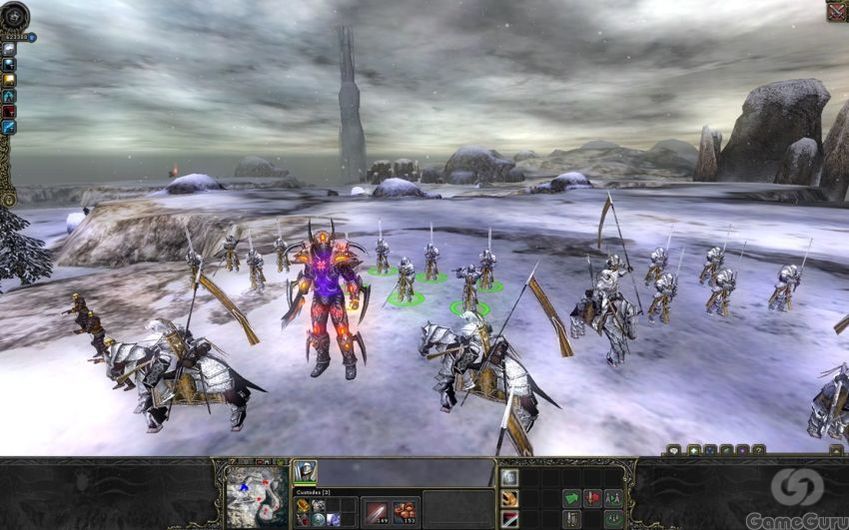849x530 pixels.
Task: Click the round button at the bottom of the left spell bar
Action: [8, 199]
